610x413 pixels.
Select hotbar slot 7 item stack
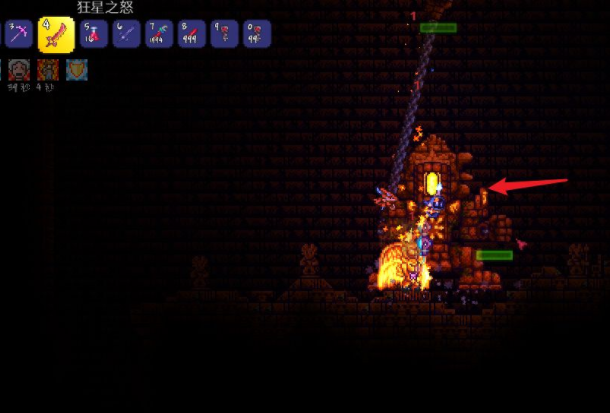click(x=158, y=35)
